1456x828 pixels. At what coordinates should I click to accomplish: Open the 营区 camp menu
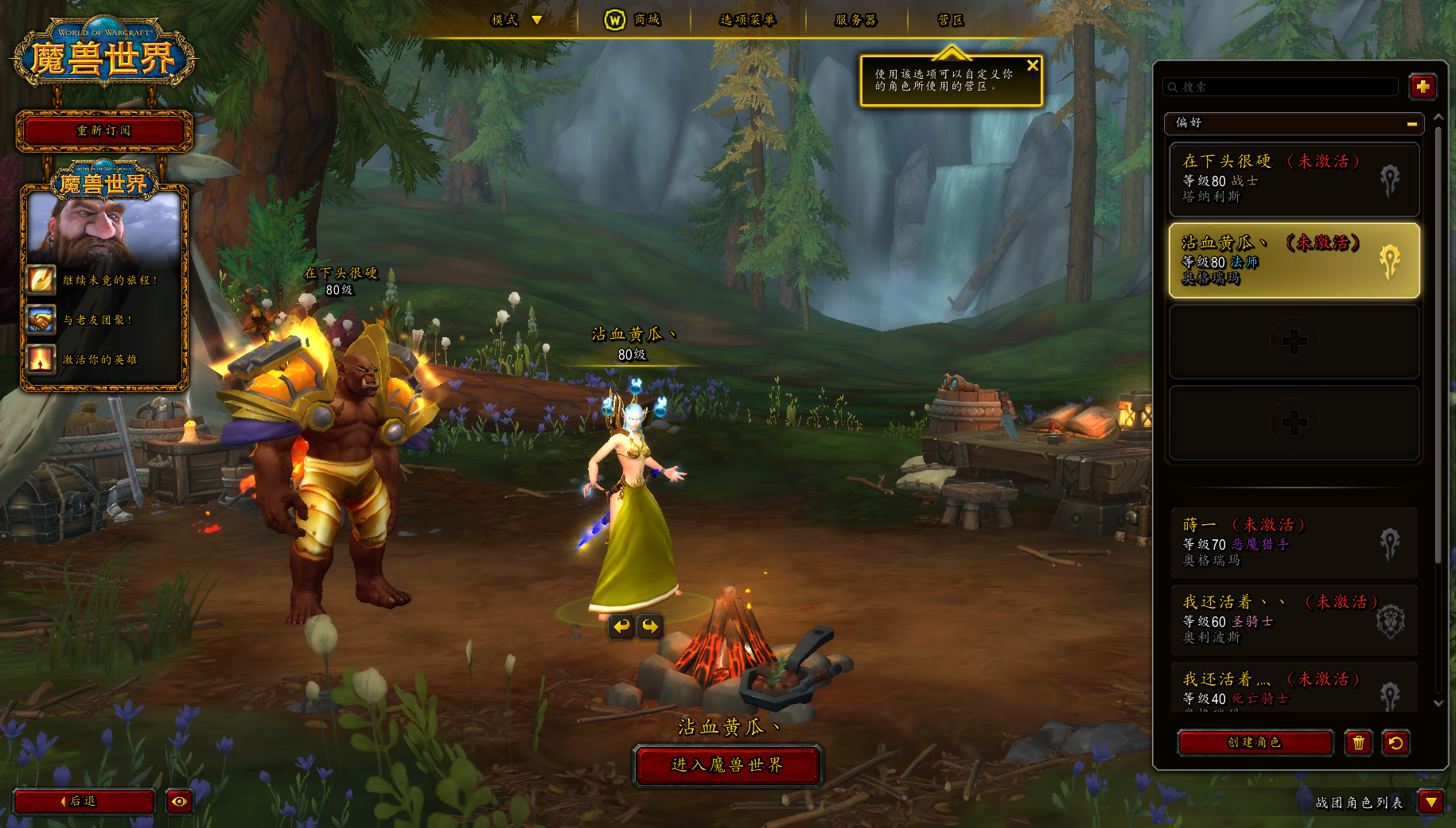point(950,20)
